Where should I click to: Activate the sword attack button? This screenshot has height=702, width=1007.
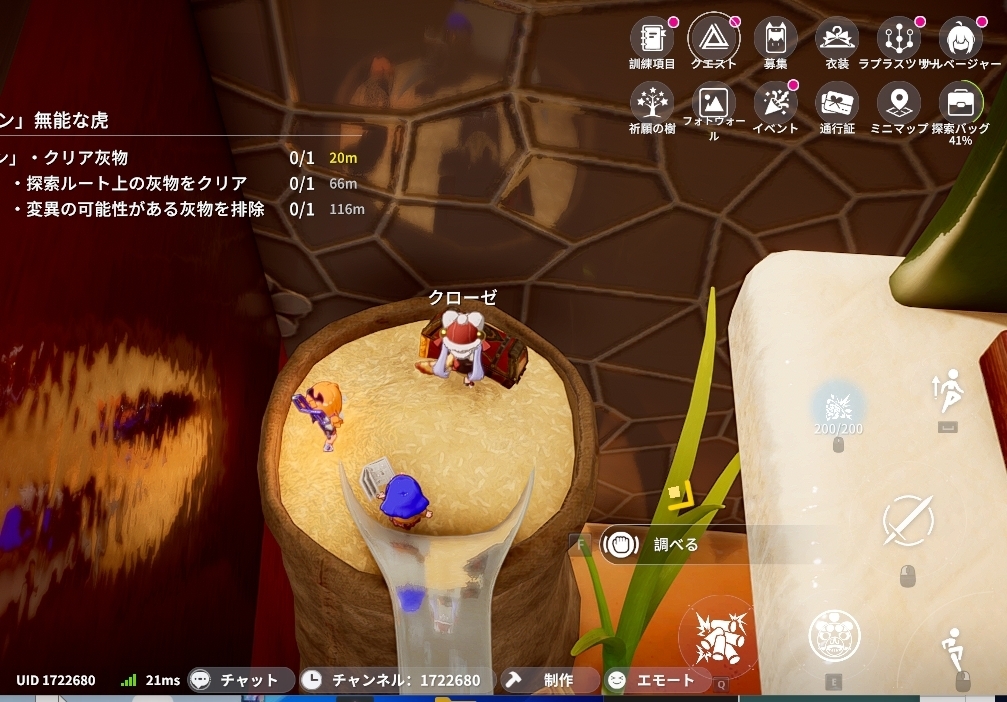click(x=908, y=521)
